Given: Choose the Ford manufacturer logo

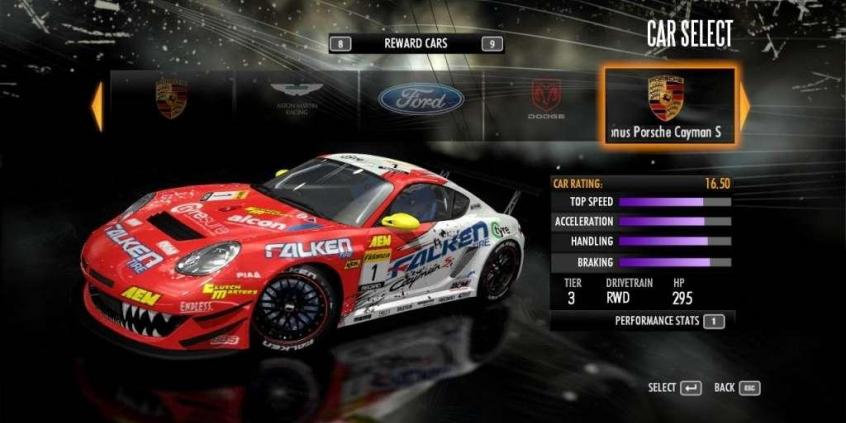Looking at the screenshot, I should [420, 98].
